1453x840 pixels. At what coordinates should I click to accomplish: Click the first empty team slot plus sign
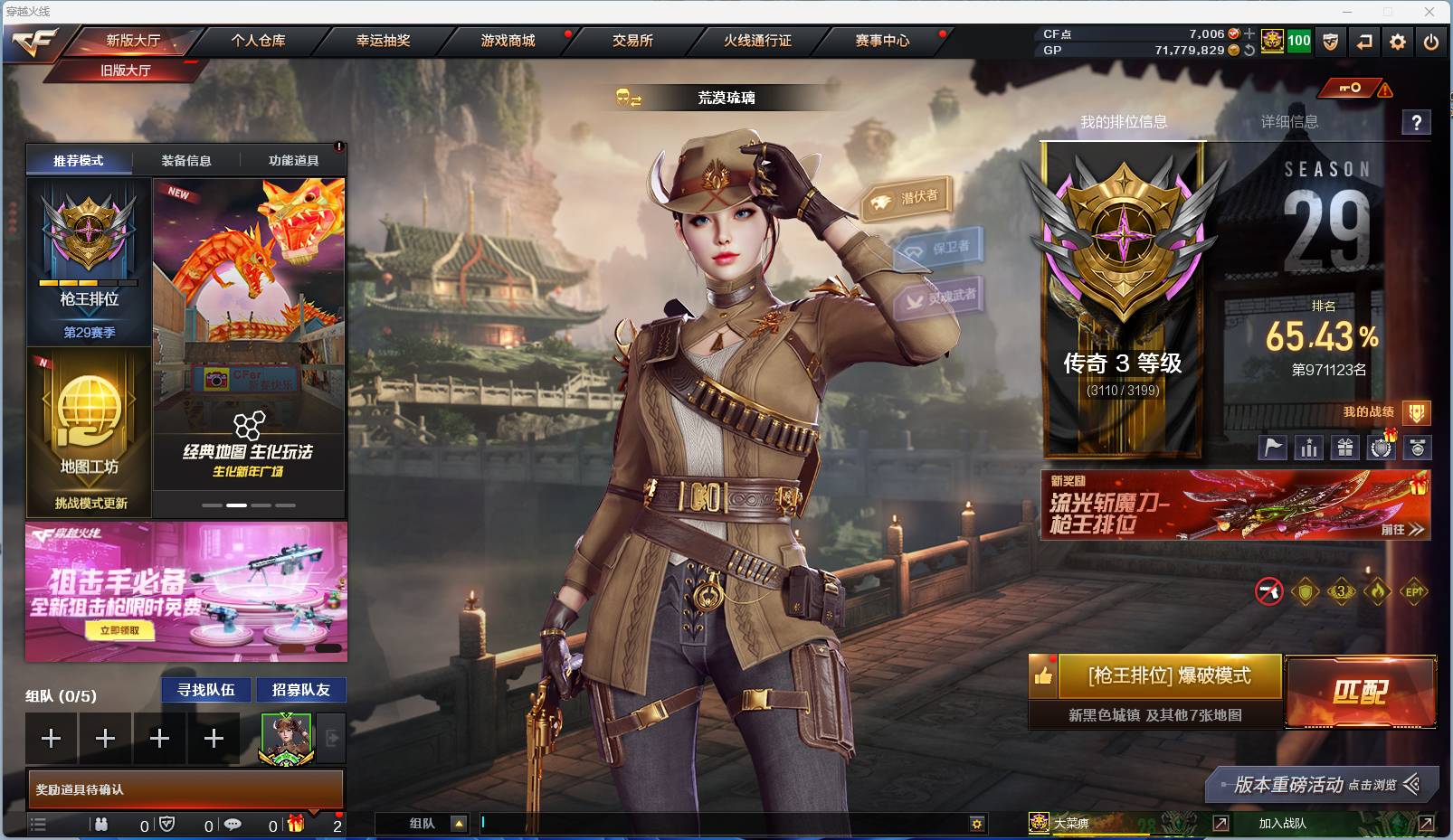tap(51, 738)
